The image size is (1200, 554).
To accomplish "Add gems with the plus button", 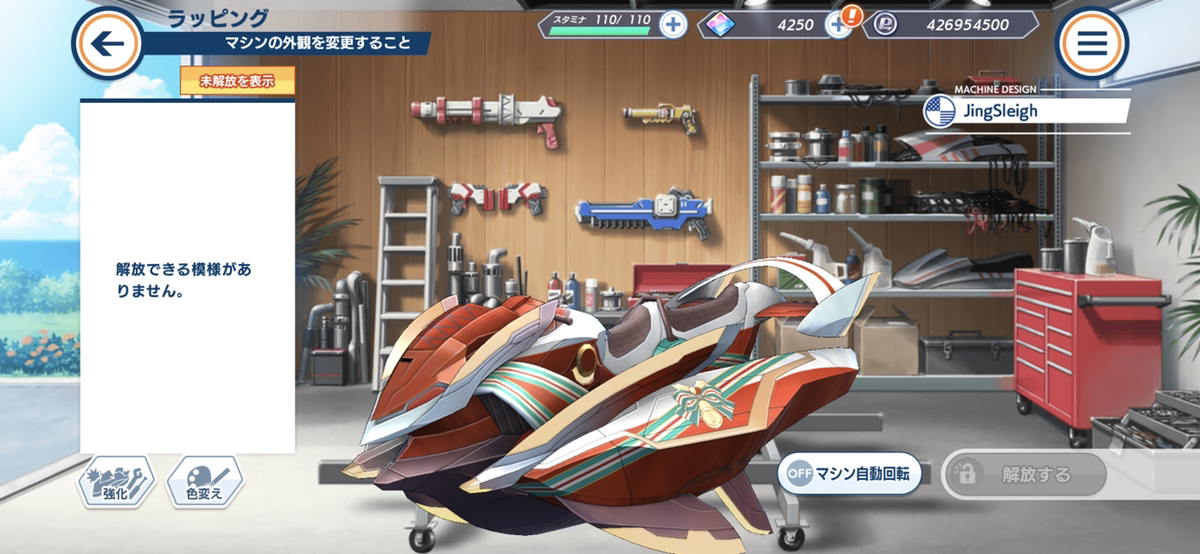I will [x=837, y=25].
